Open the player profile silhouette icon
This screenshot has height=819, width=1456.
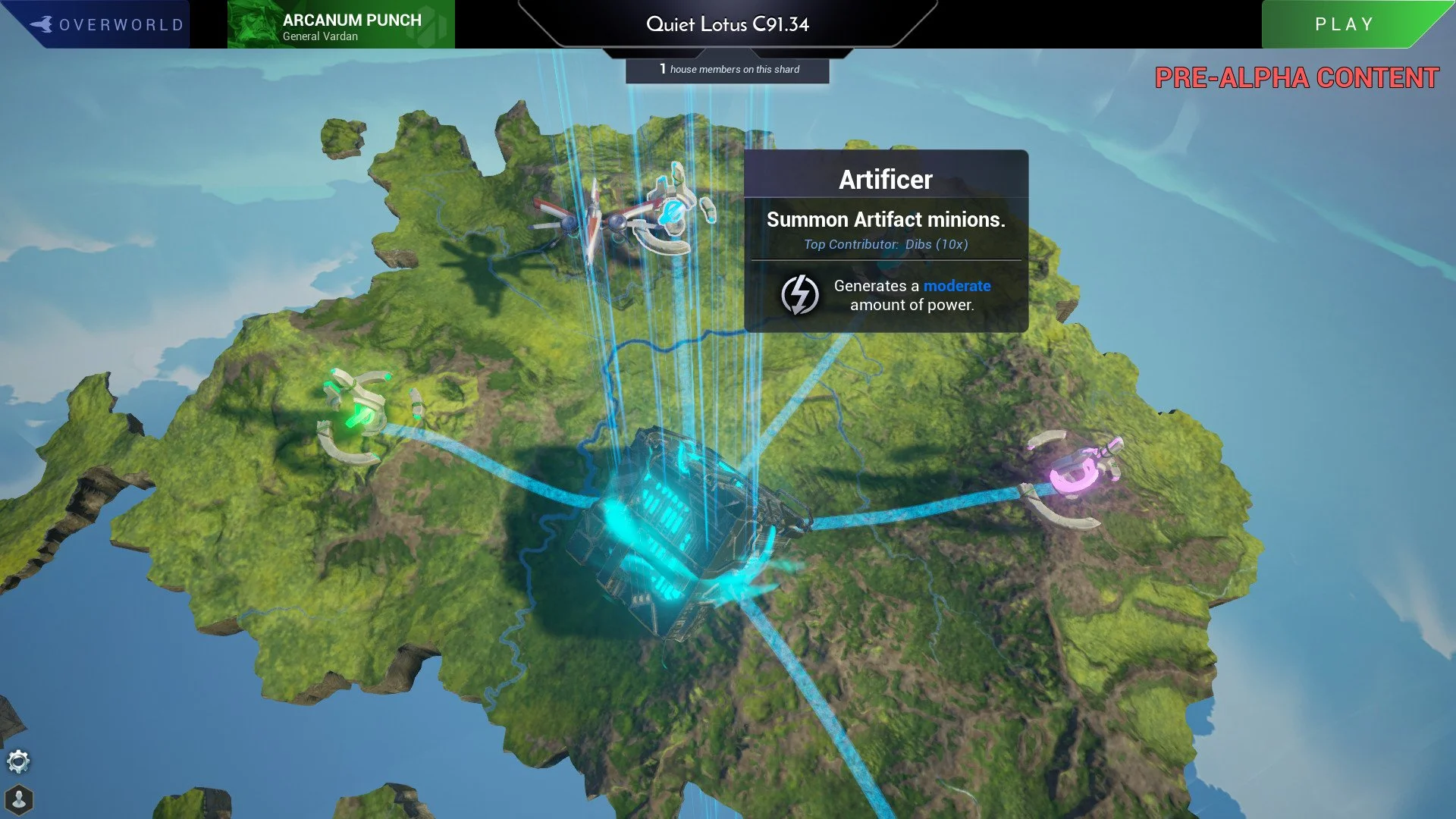[x=19, y=799]
